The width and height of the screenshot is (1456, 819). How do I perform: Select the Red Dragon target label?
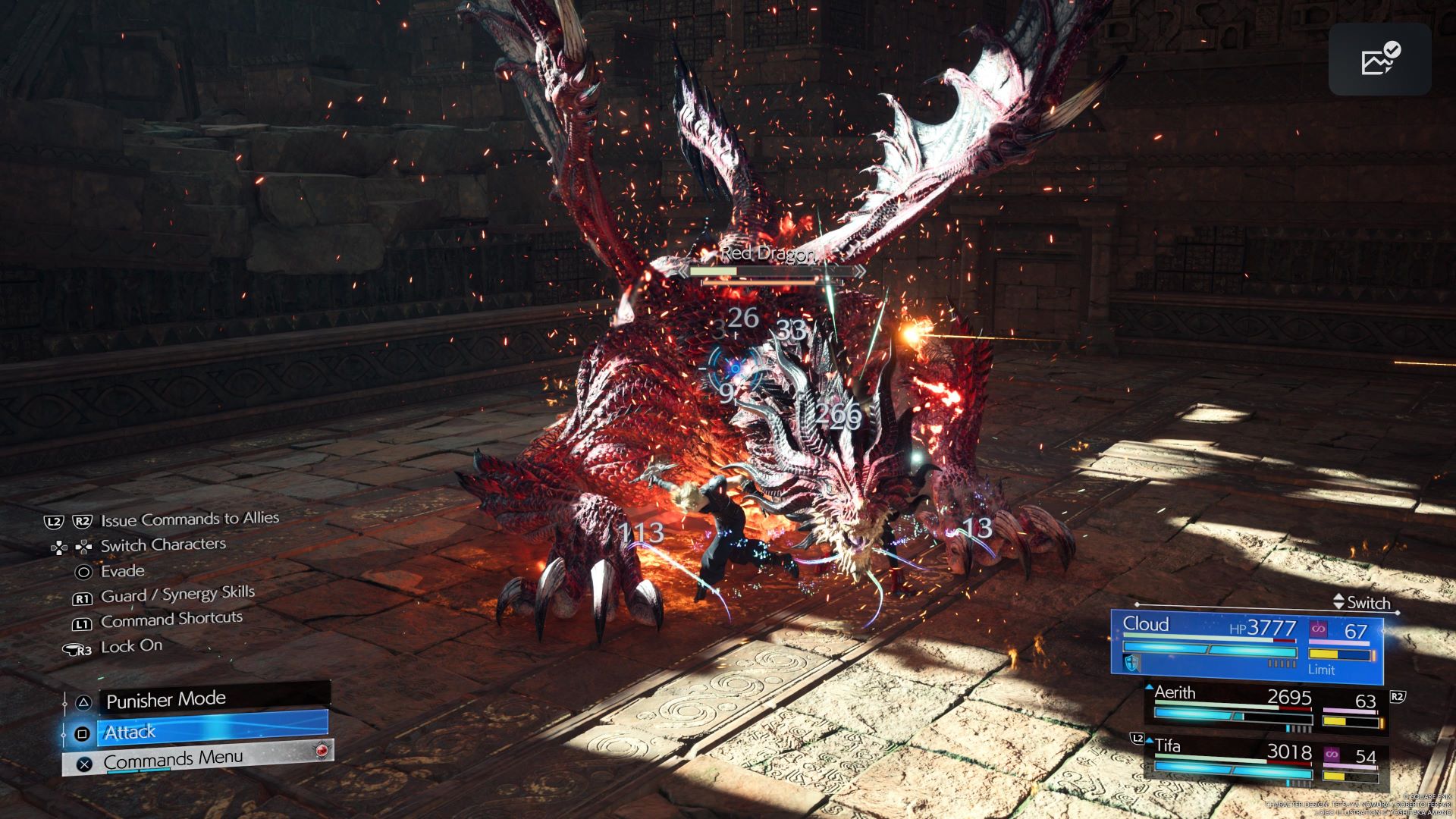(x=767, y=253)
